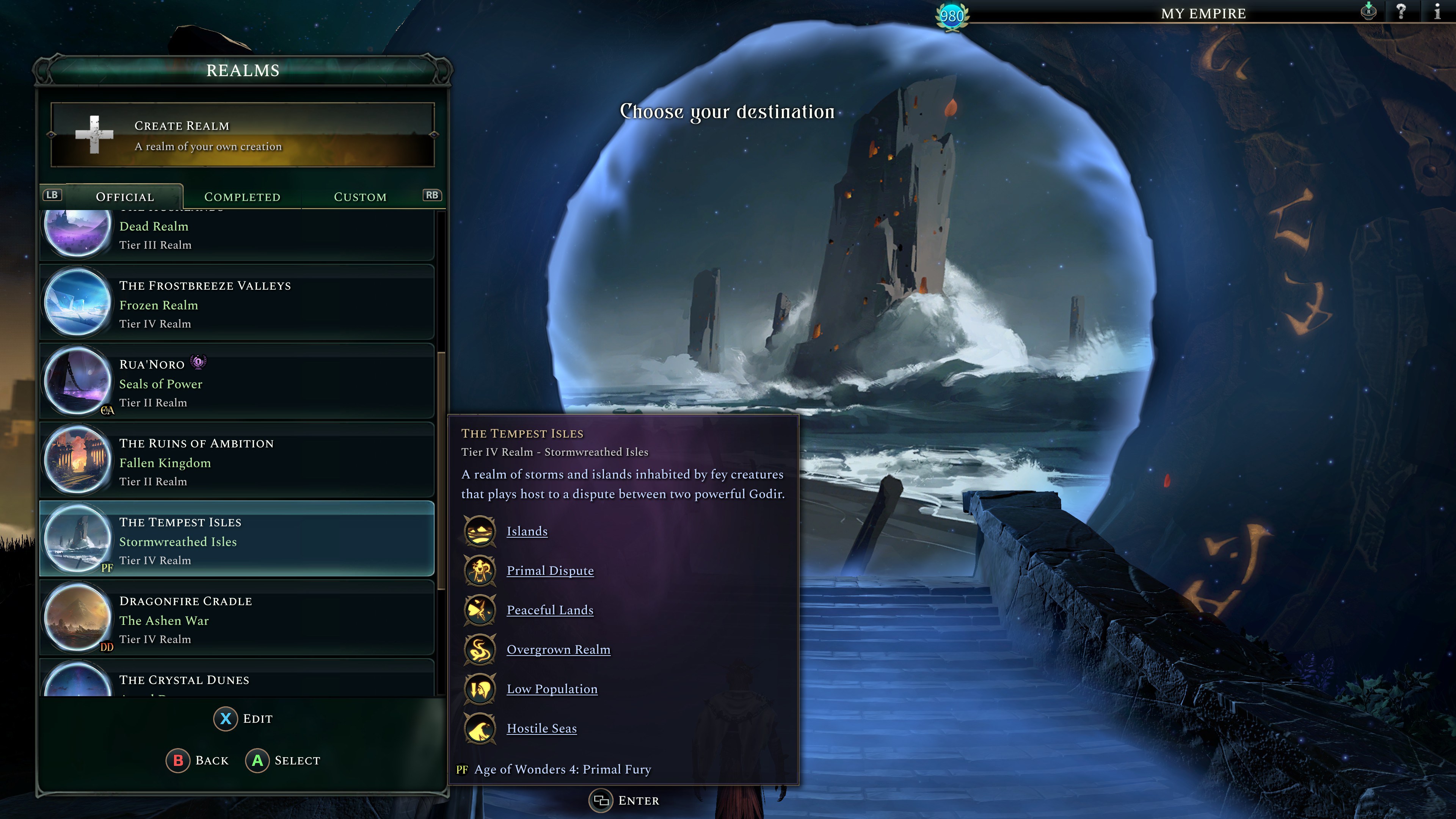Open the Low Population trait link

click(x=552, y=689)
